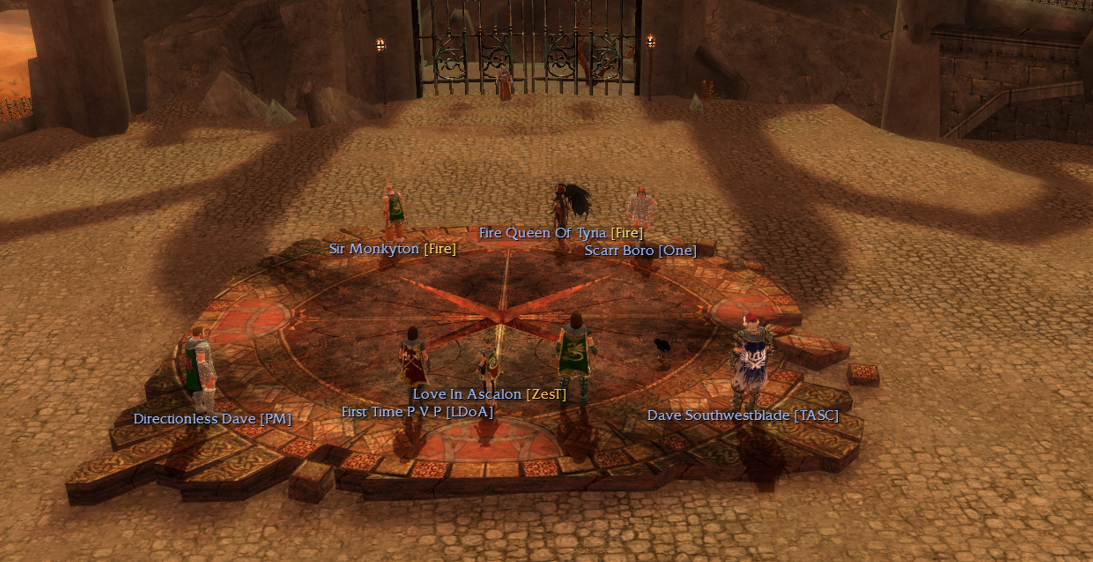Target Fire Queen Of Tyria's name label
Viewport: 1093px width, 562px height.
560,233
